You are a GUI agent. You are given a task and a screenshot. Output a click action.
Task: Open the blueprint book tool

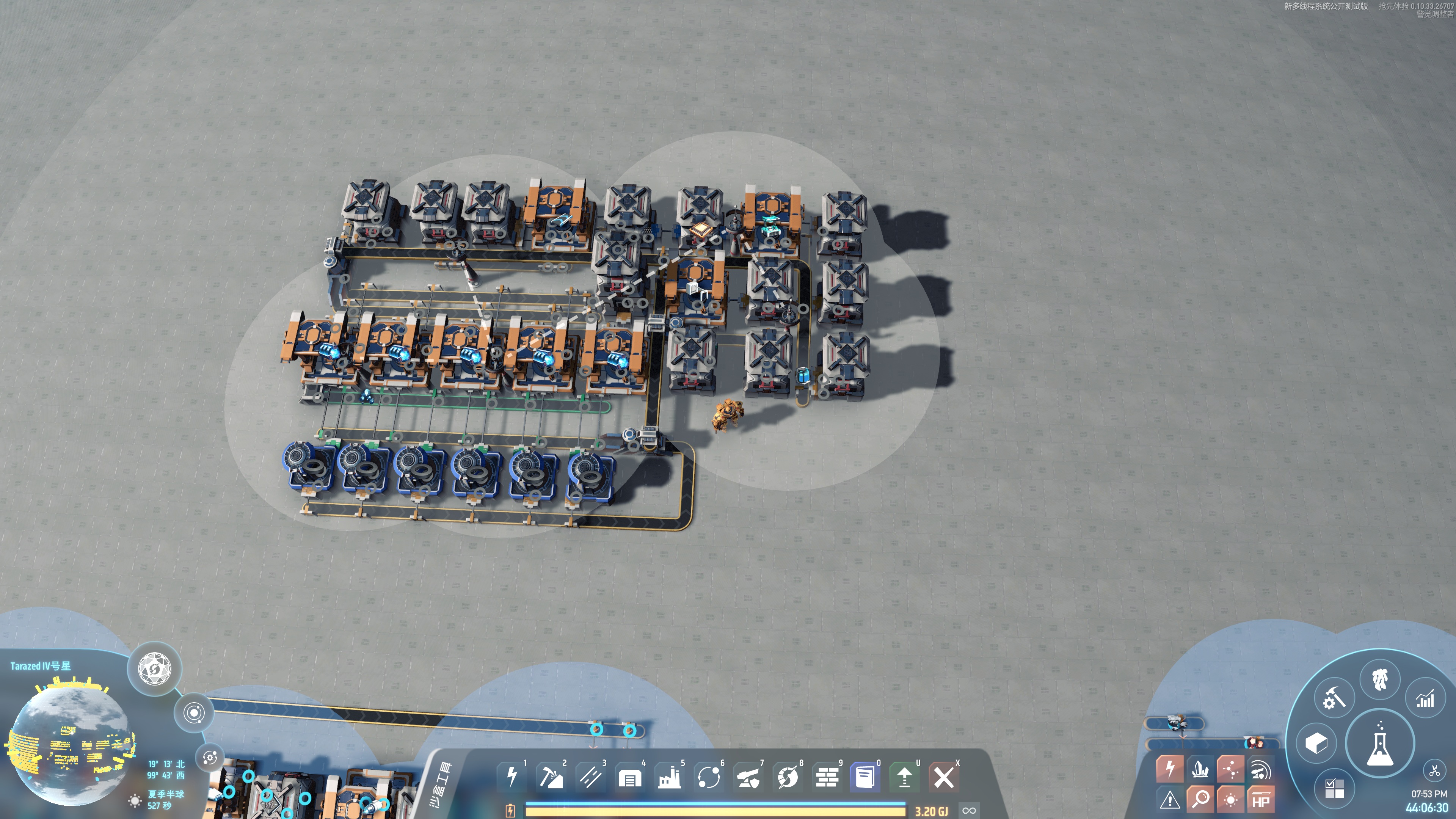[865, 777]
